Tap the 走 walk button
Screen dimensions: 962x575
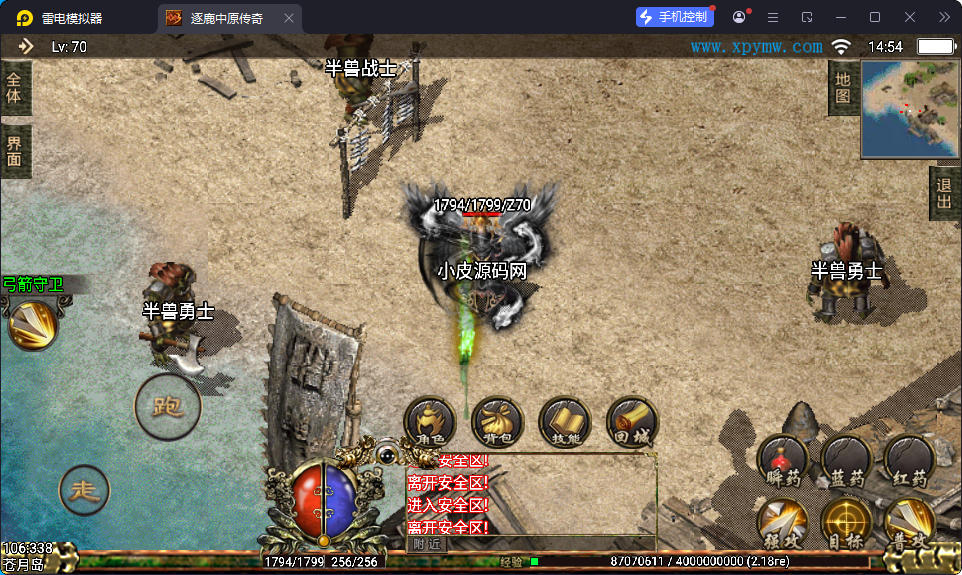click(x=85, y=490)
